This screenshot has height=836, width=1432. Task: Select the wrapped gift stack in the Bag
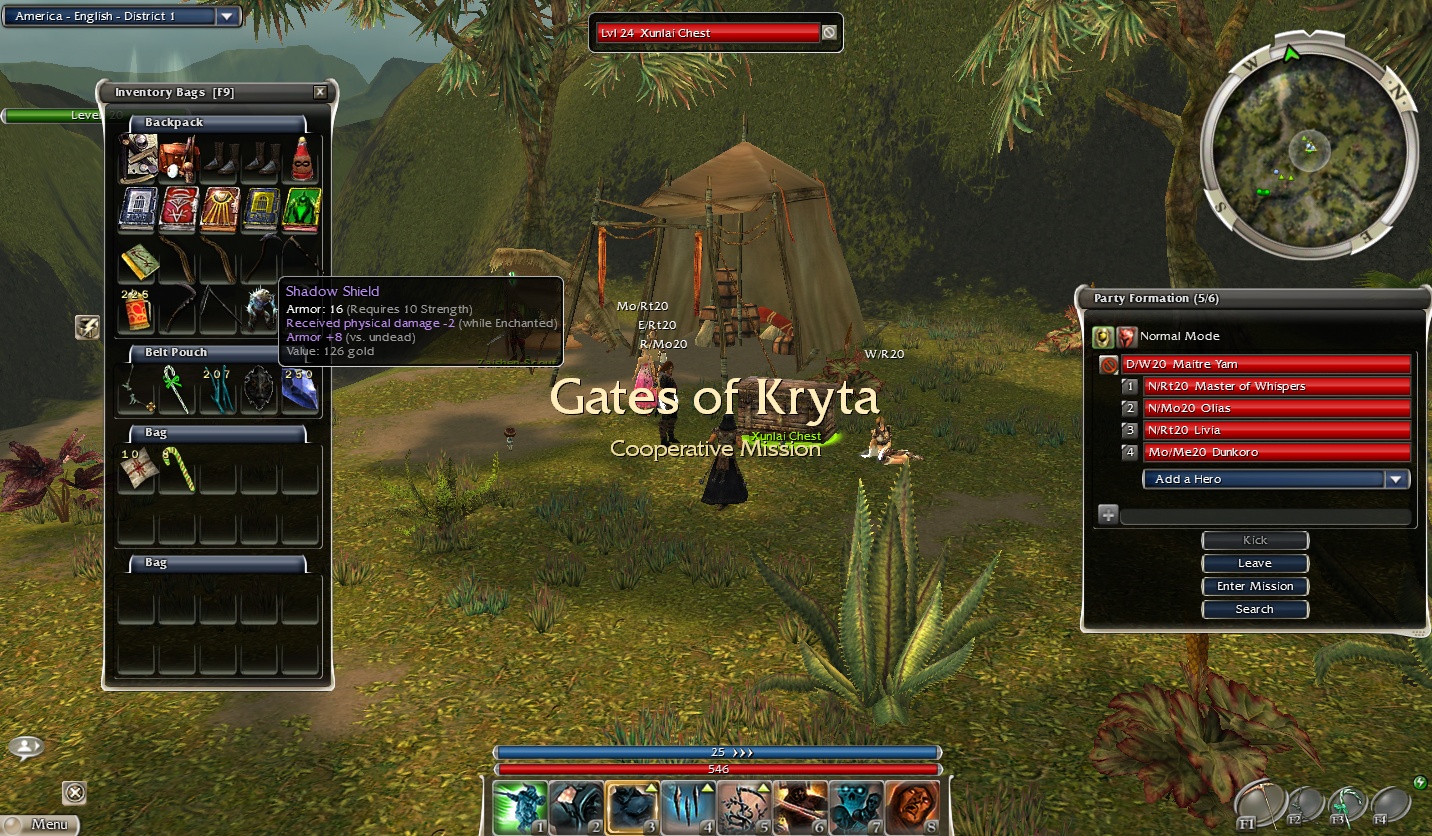click(135, 469)
